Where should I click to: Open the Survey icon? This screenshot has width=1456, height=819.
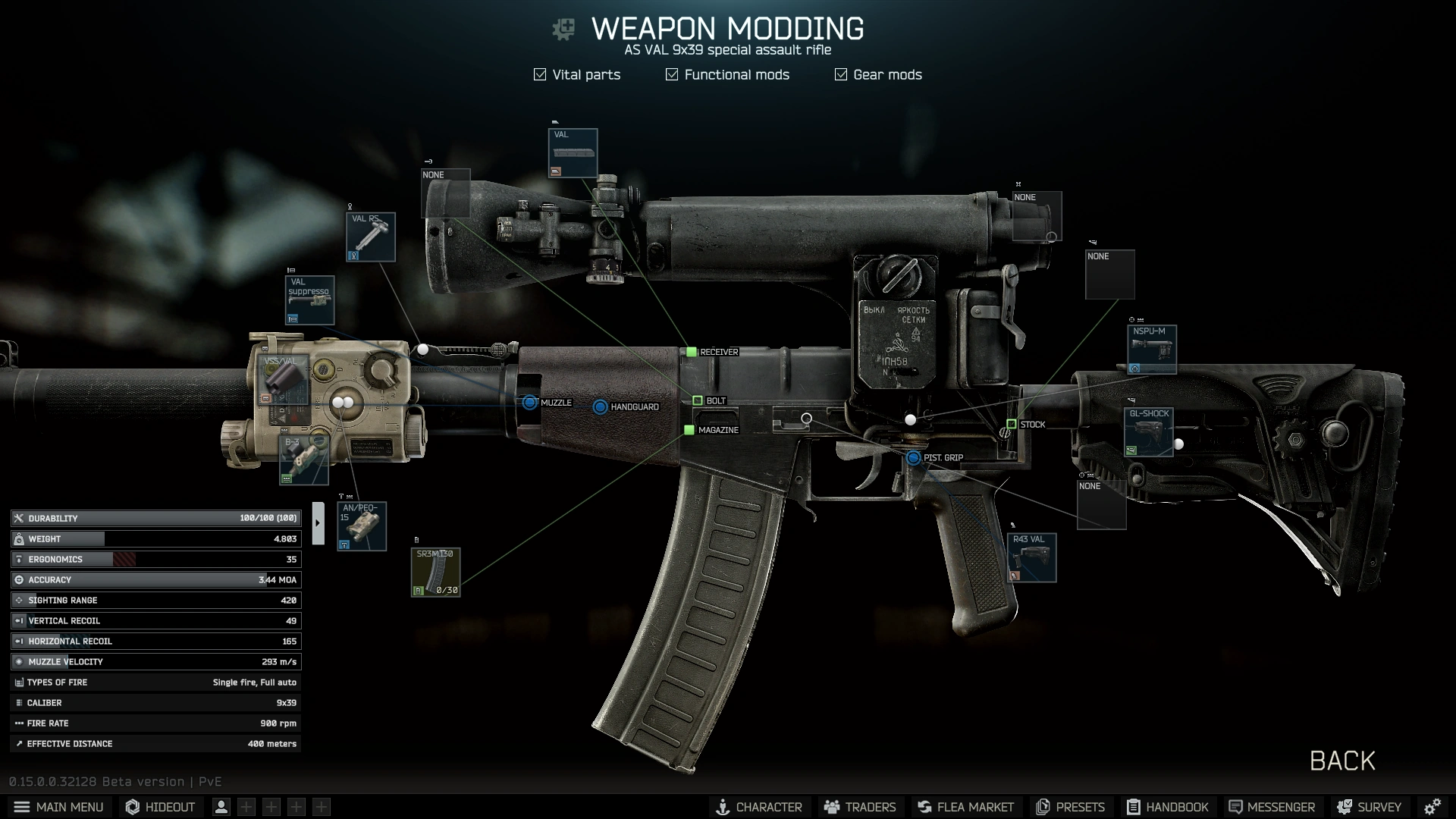point(1367,807)
